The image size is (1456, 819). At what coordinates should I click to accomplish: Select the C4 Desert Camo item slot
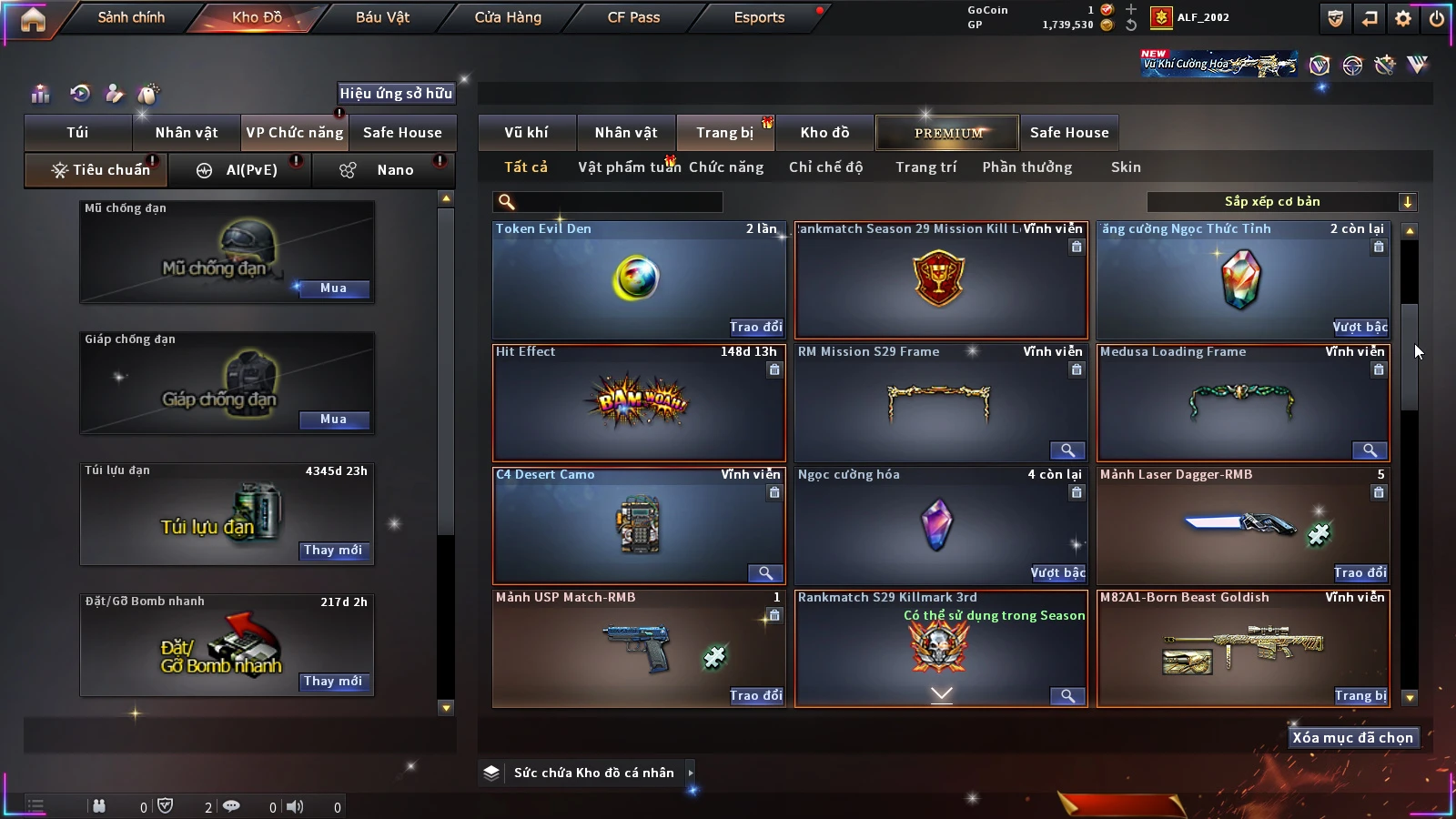638,525
